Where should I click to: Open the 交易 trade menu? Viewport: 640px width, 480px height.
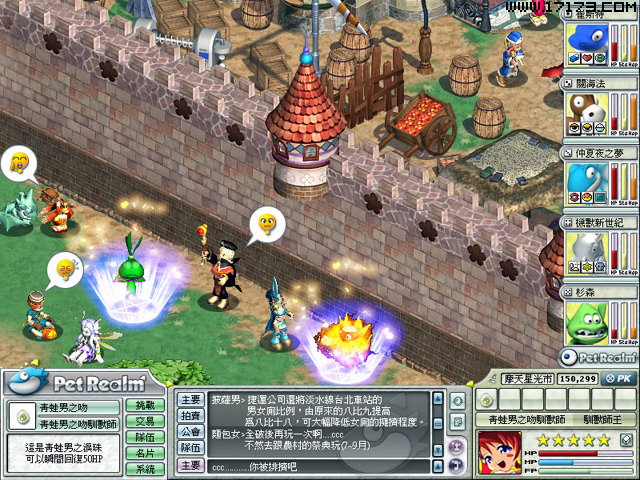click(x=146, y=421)
